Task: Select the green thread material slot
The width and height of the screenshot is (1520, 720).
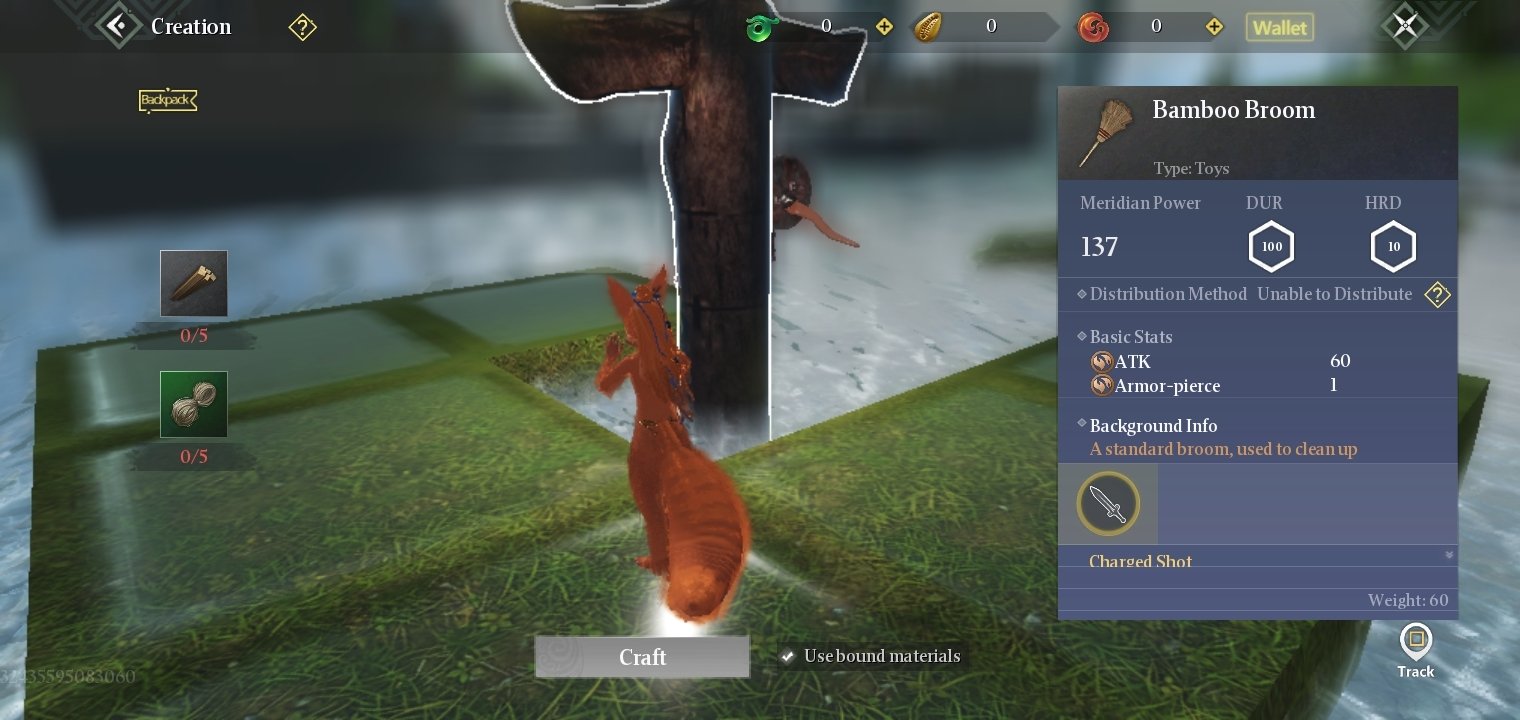Action: pos(194,405)
